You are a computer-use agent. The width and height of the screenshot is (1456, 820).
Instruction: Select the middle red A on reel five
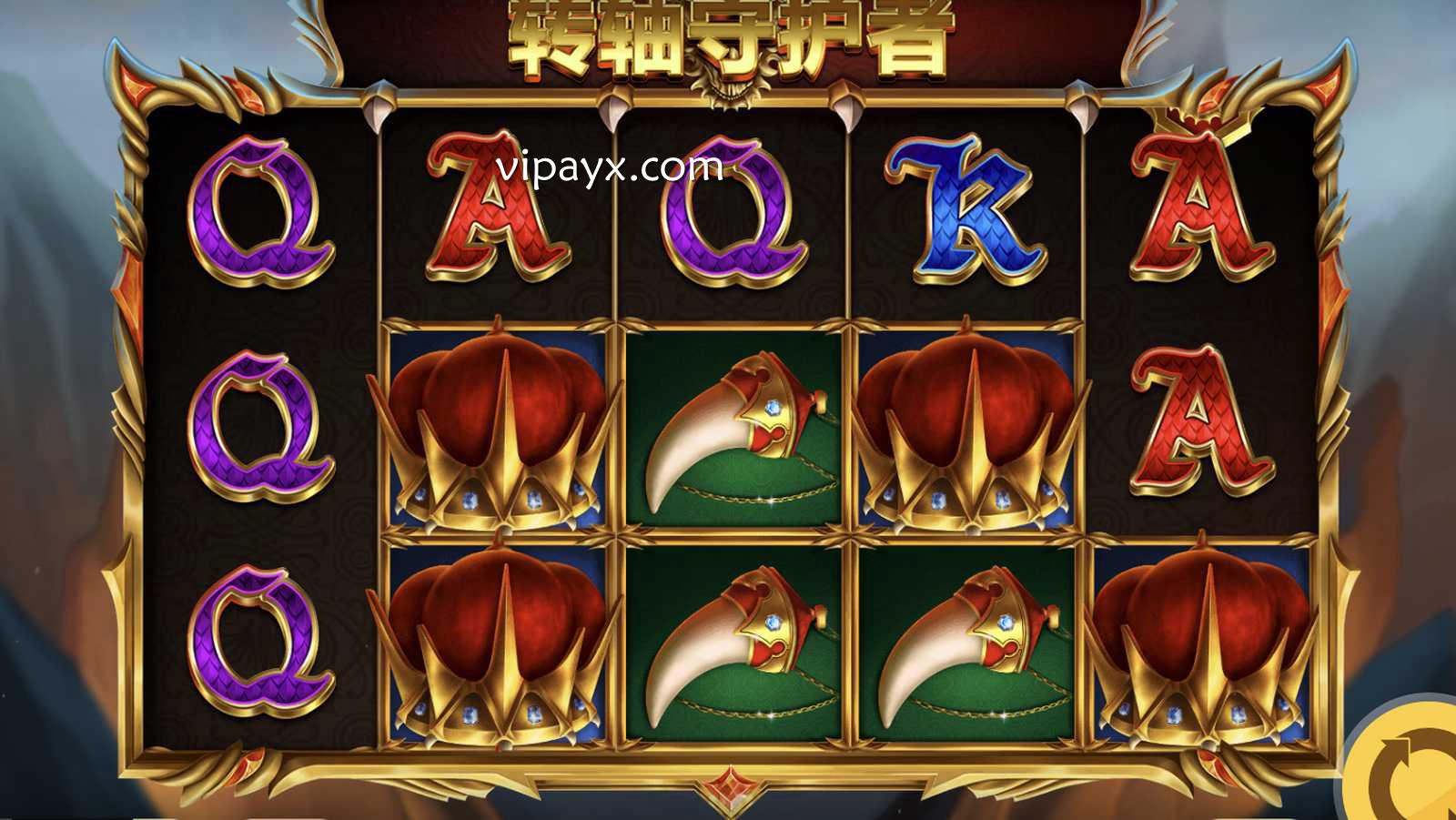[x=1201, y=423]
